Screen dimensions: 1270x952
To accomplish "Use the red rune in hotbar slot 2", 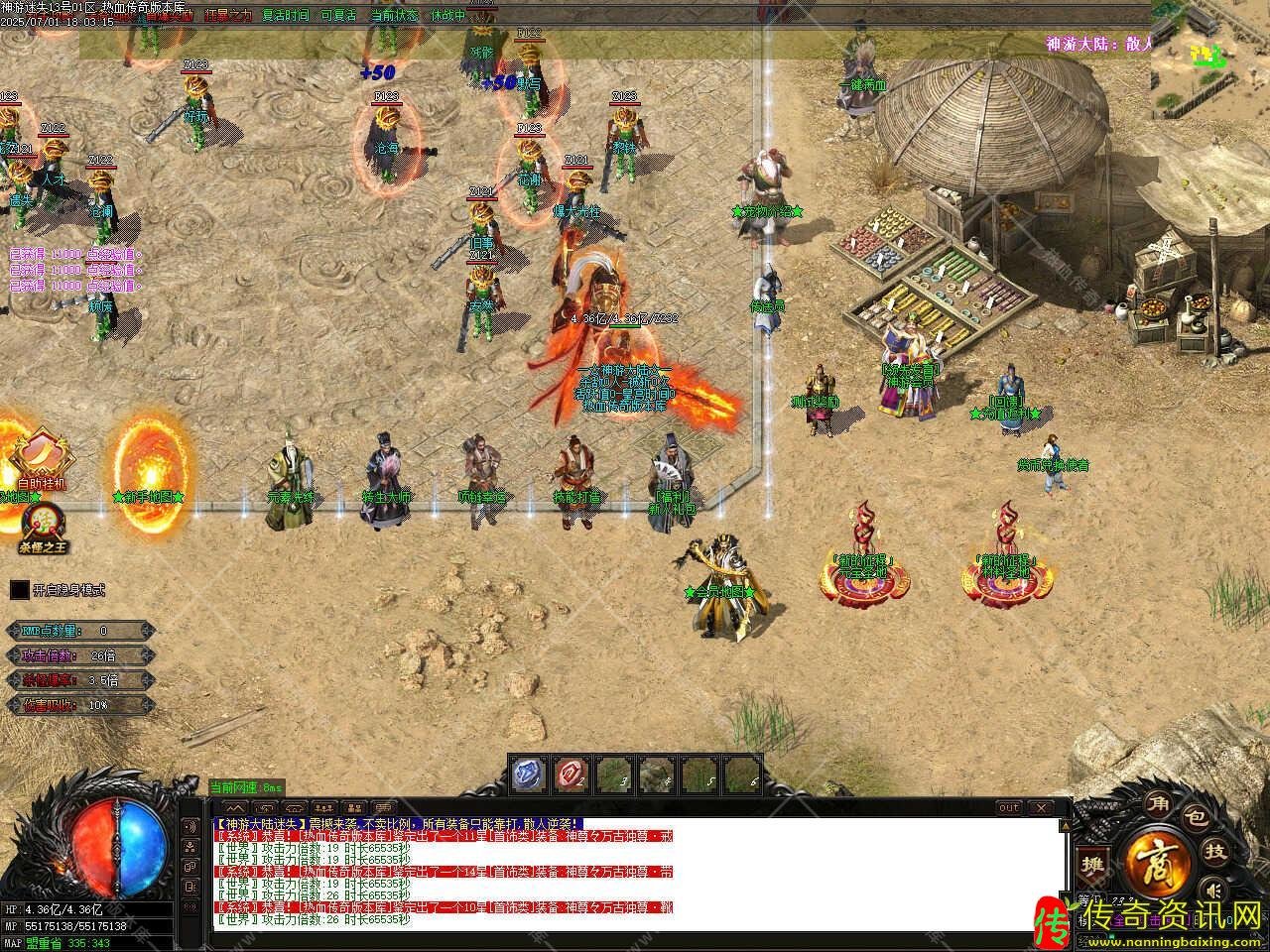I will tap(571, 774).
